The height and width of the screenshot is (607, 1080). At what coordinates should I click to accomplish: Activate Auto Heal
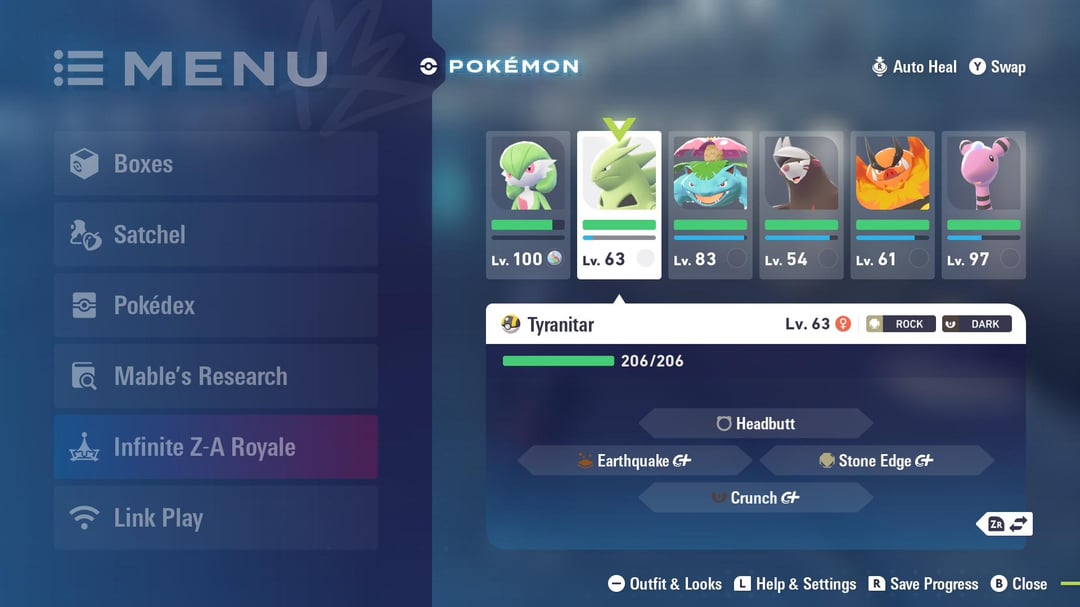914,67
